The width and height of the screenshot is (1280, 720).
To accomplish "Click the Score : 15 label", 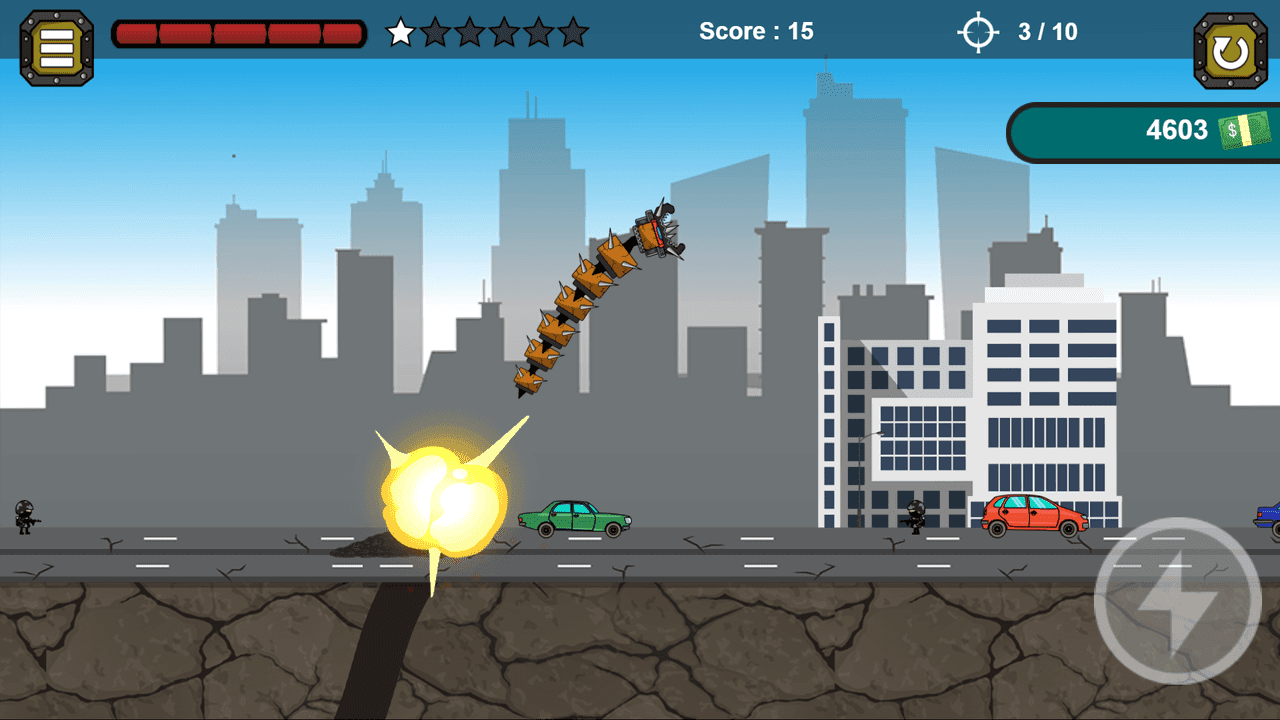I will (x=755, y=31).
